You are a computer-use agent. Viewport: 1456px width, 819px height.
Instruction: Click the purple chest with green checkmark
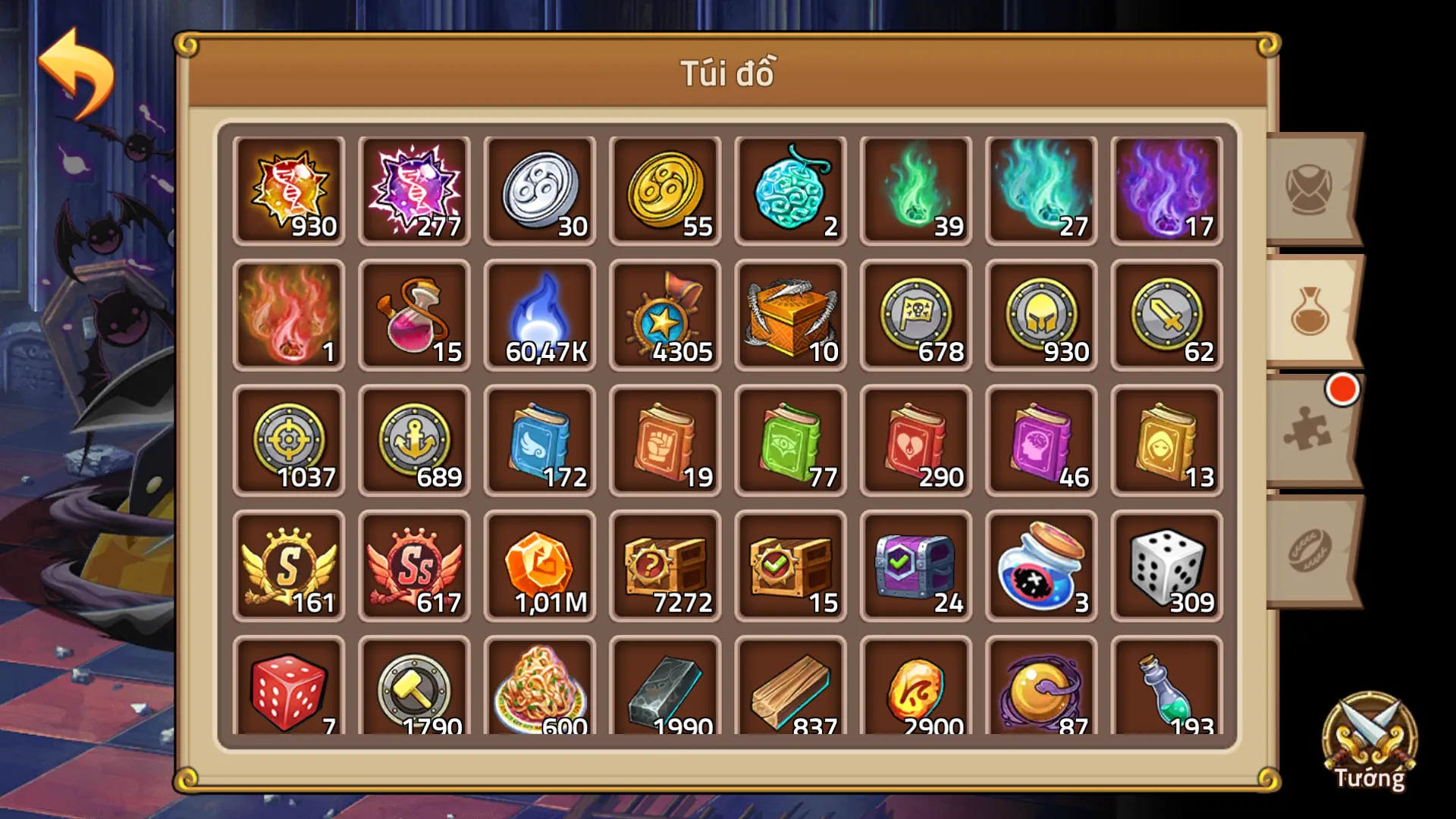[915, 565]
